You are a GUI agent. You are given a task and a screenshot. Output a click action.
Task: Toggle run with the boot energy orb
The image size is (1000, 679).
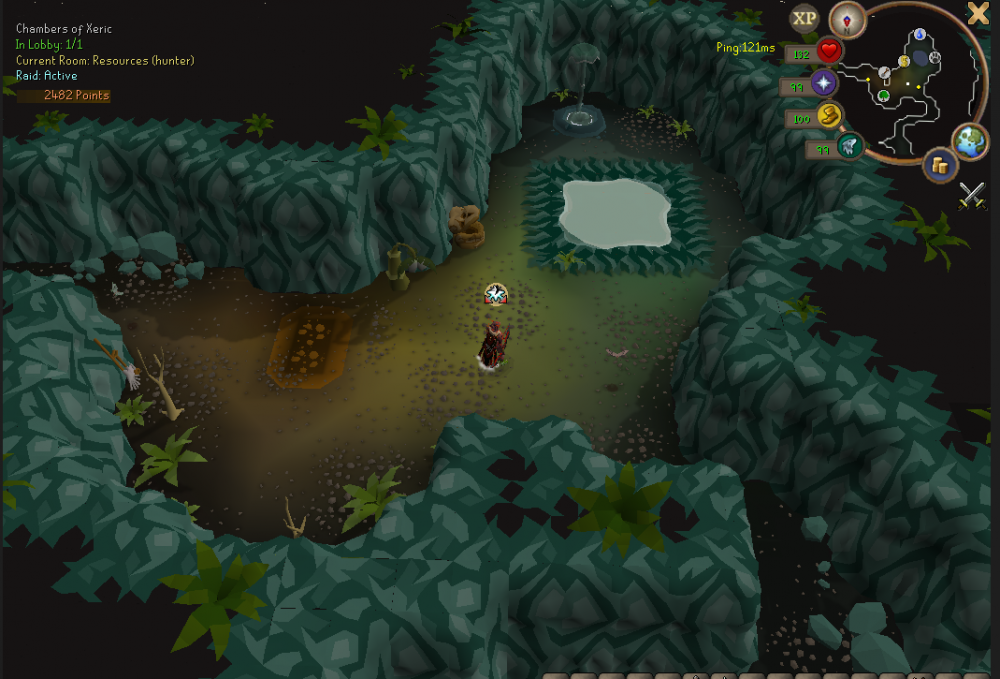coord(829,116)
